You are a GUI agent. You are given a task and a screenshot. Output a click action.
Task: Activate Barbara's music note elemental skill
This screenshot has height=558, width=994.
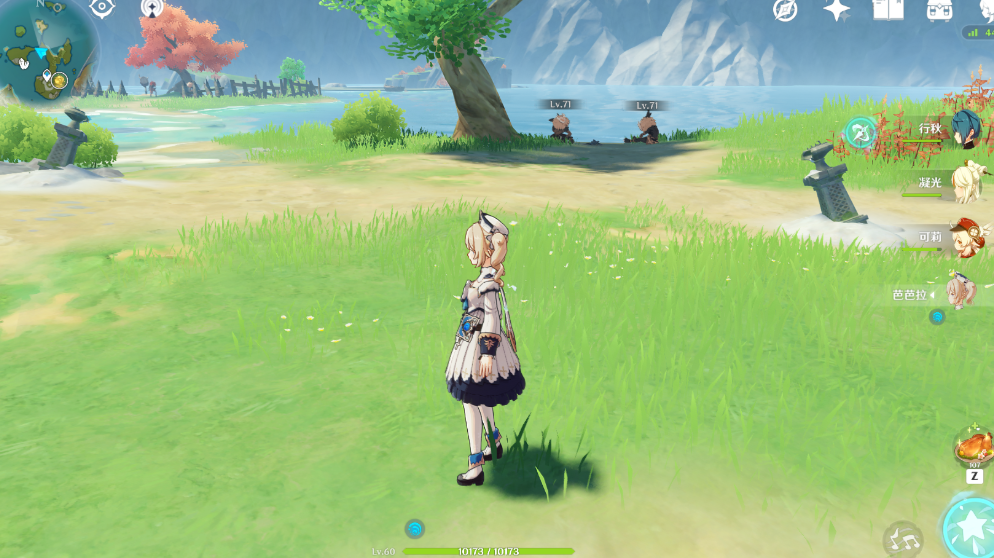(x=903, y=540)
